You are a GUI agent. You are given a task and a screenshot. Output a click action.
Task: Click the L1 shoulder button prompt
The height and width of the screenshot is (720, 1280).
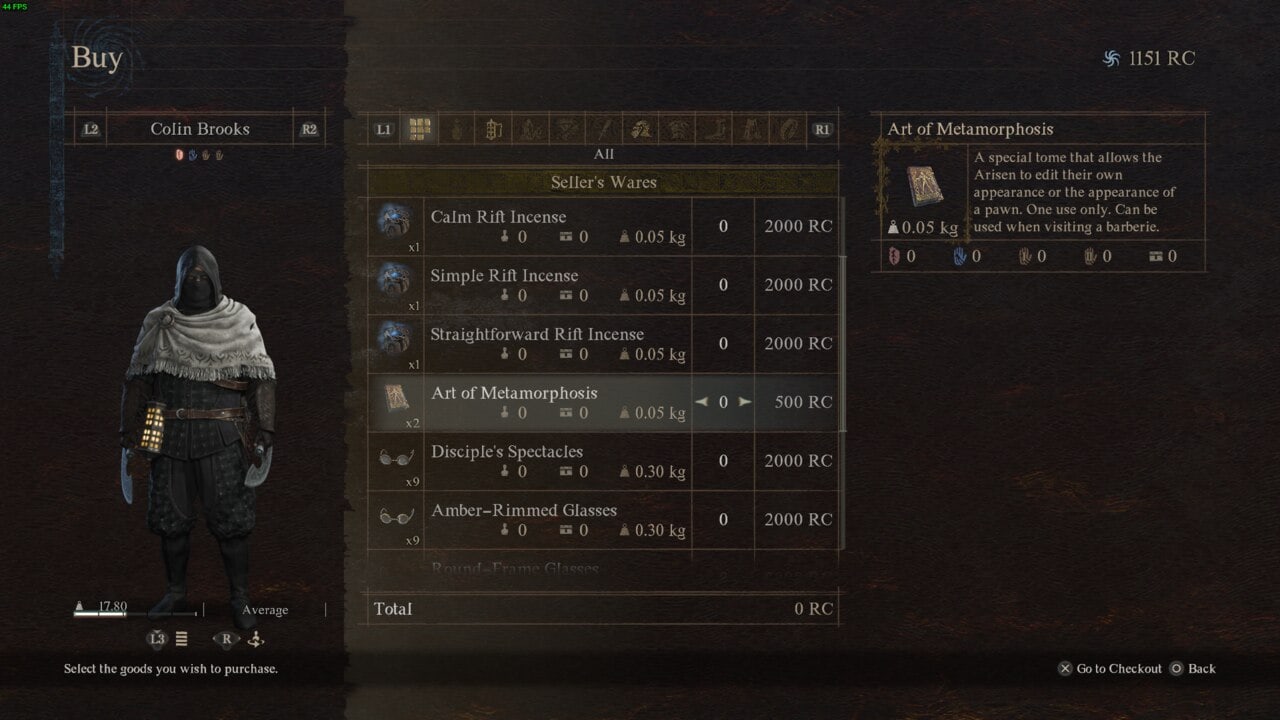(x=383, y=128)
